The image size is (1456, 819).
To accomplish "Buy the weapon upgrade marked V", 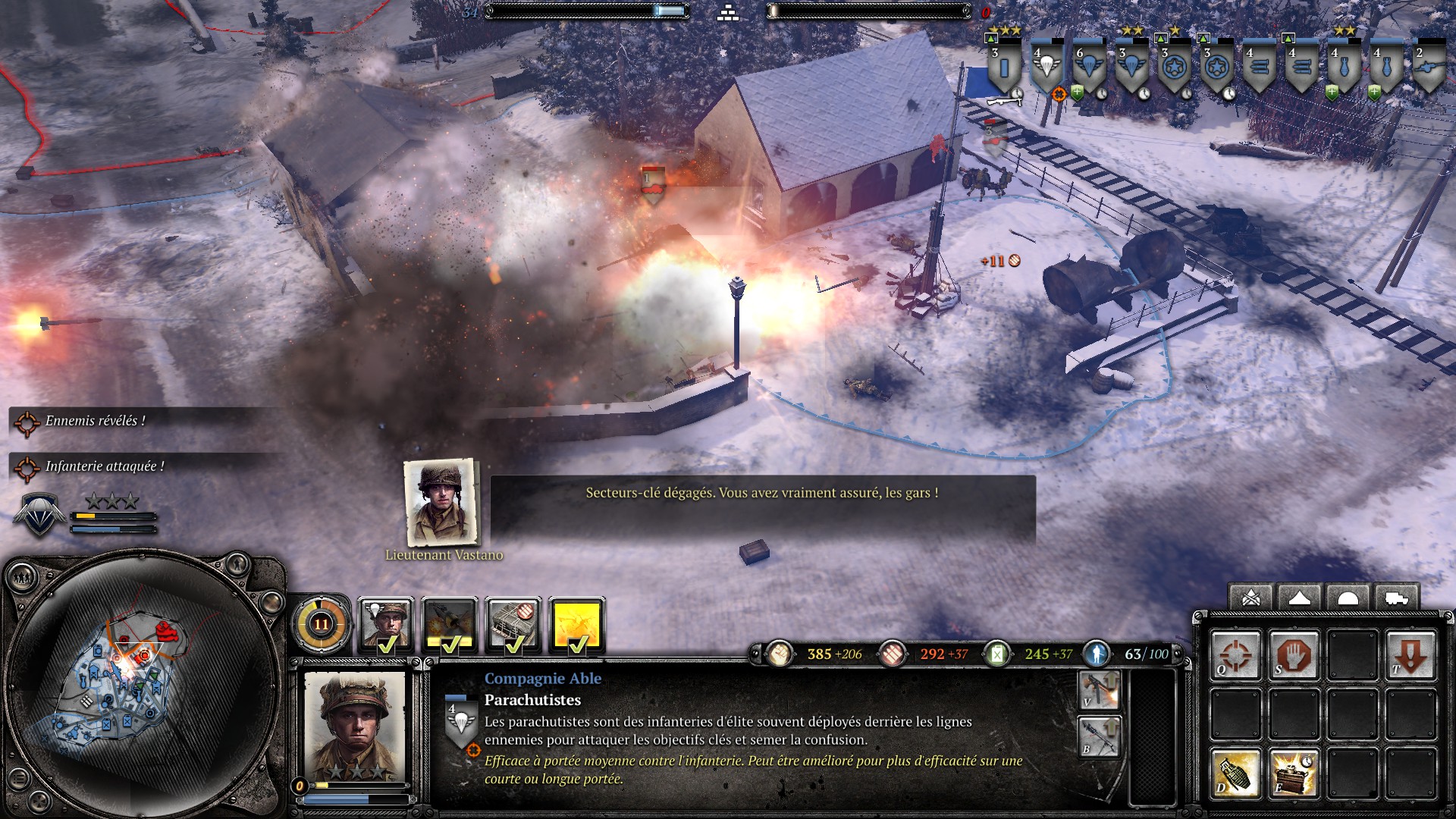I will click(1098, 690).
